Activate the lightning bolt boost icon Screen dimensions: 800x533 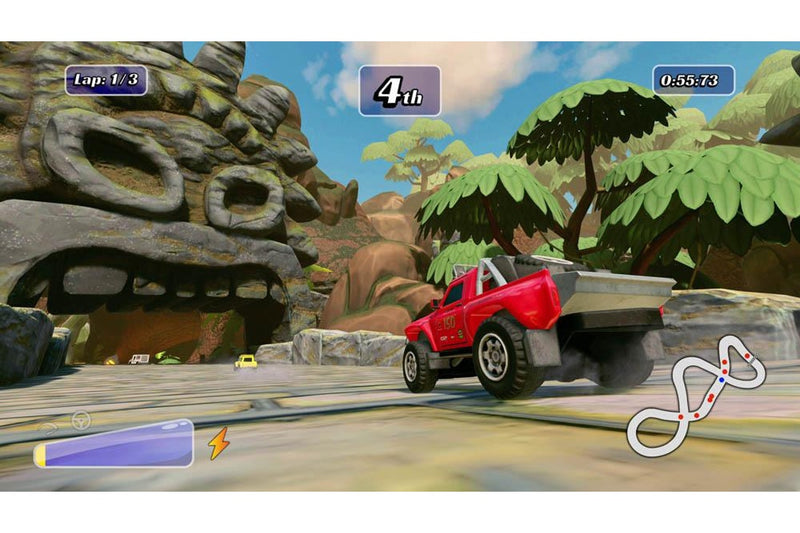[219, 442]
